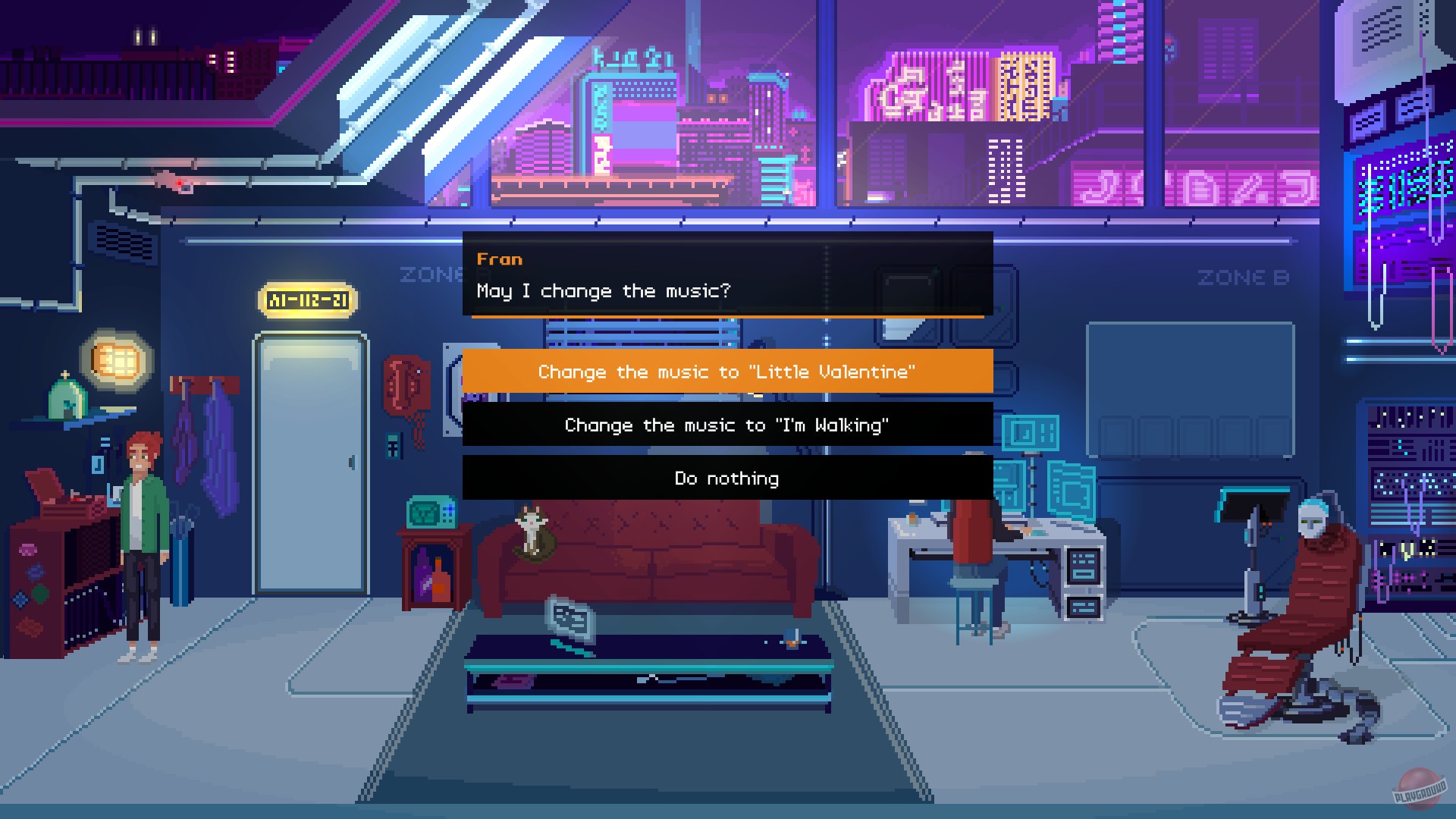Click the white apartment door
This screenshot has width=1456, height=819.
(x=307, y=463)
